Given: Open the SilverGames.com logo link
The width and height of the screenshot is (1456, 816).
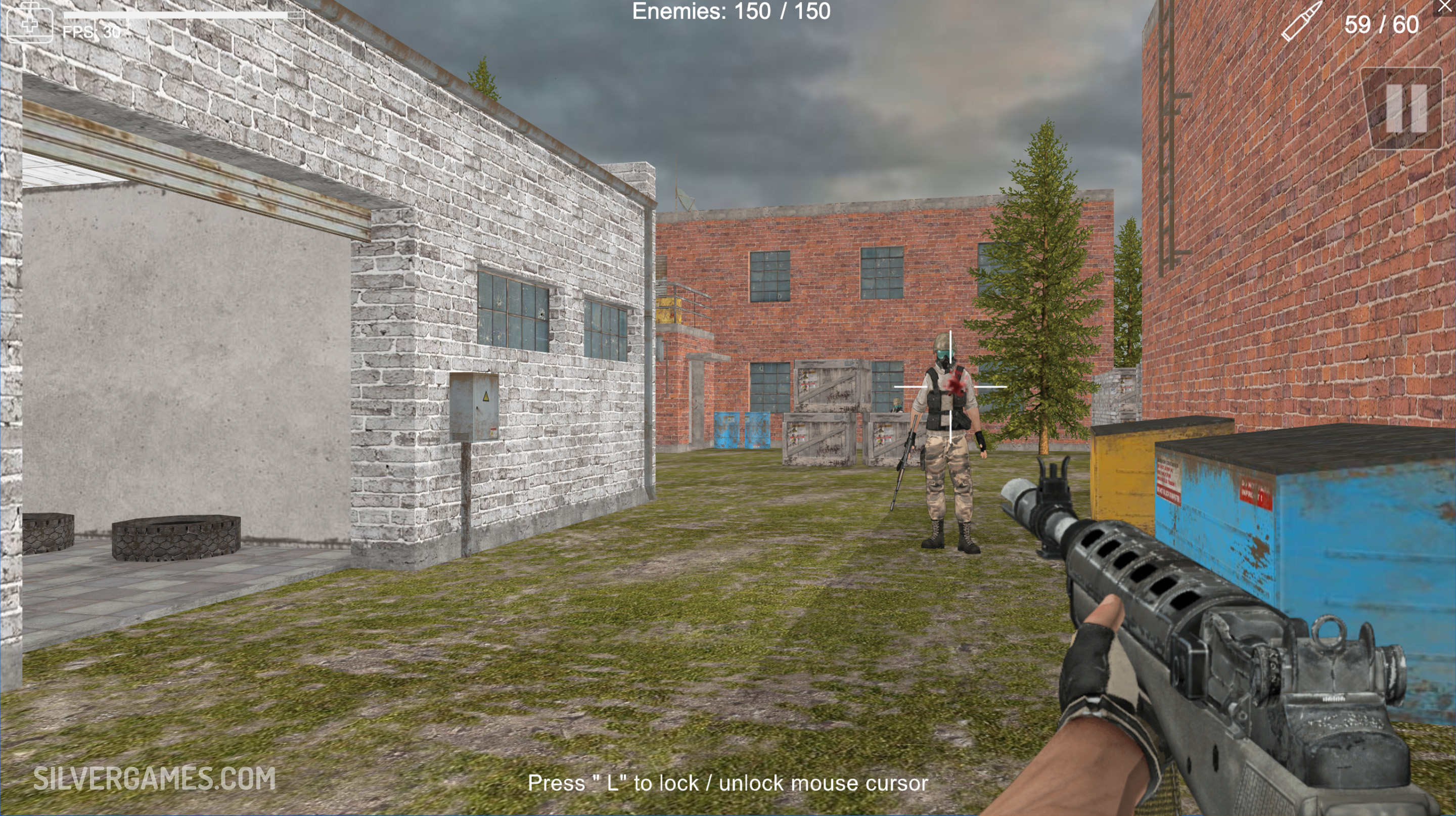Looking at the screenshot, I should (x=154, y=779).
